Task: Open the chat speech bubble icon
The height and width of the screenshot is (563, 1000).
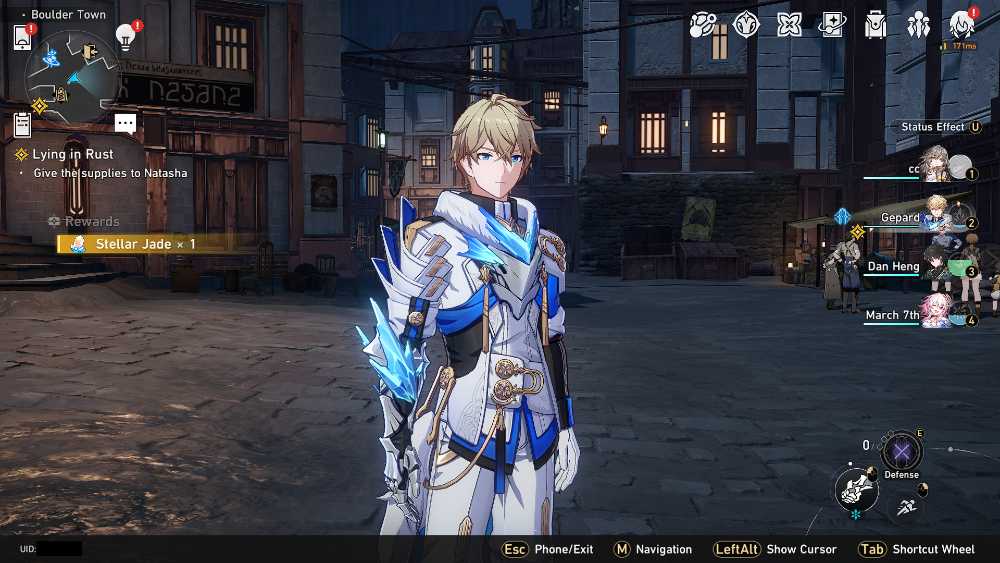Action: point(125,124)
